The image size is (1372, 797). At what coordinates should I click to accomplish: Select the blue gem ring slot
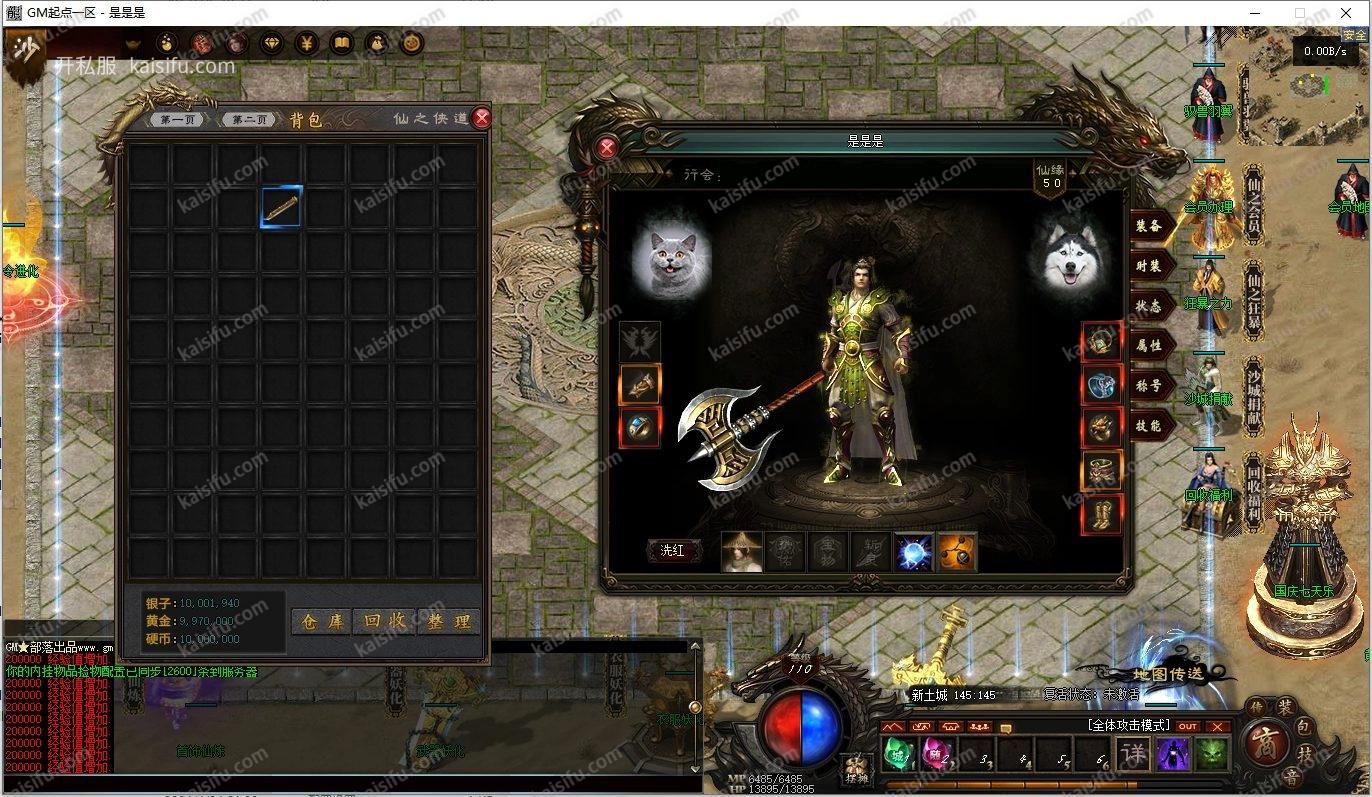[x=640, y=427]
